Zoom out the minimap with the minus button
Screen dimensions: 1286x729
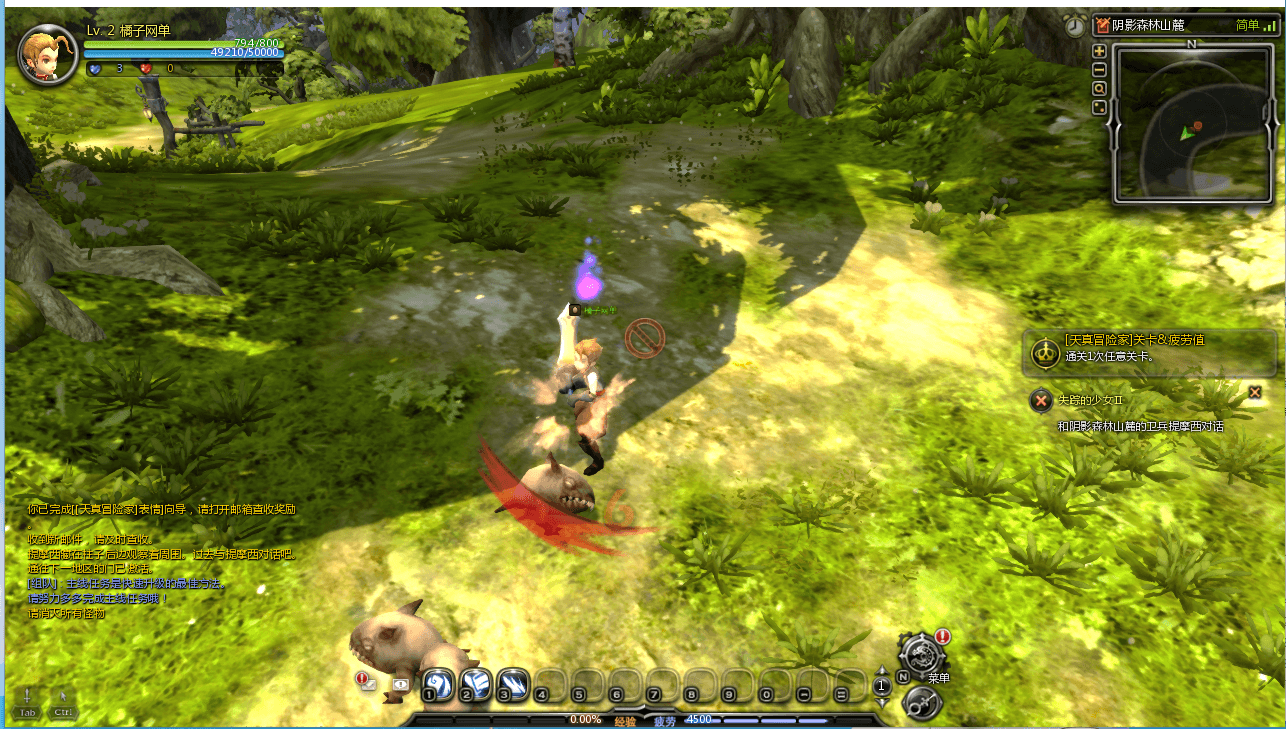(1099, 70)
